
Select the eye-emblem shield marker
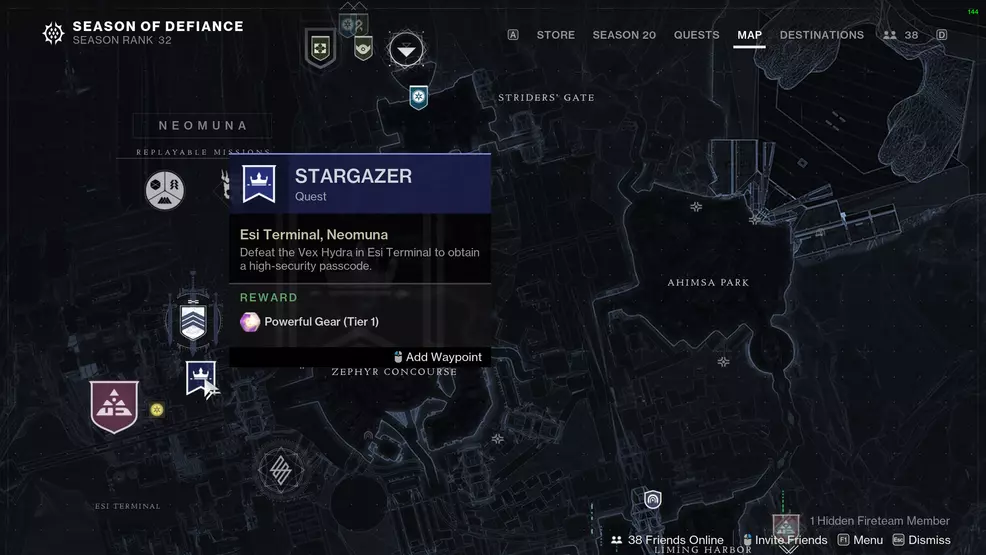tap(363, 46)
